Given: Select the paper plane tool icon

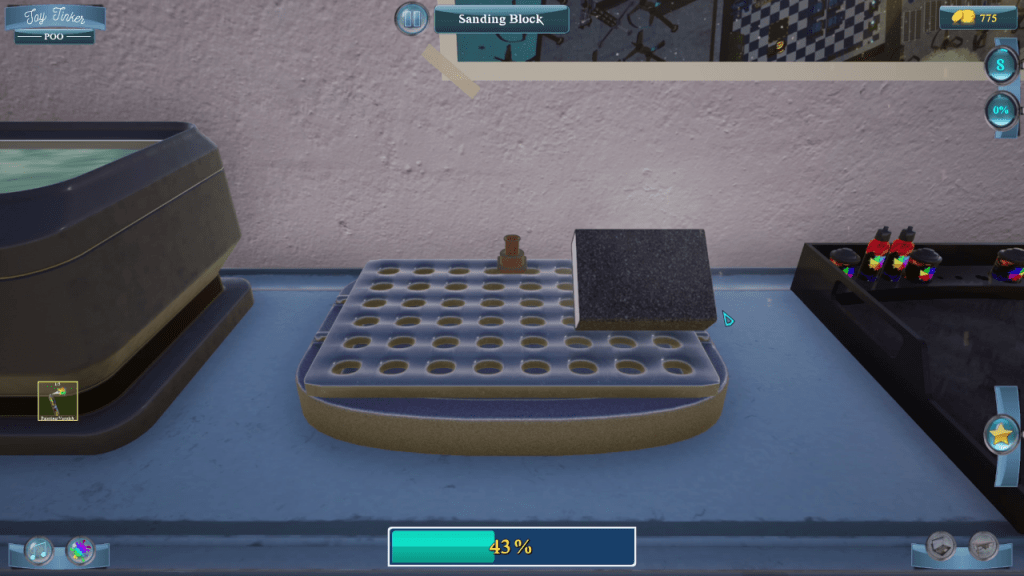Looking at the screenshot, I should 984,545.
